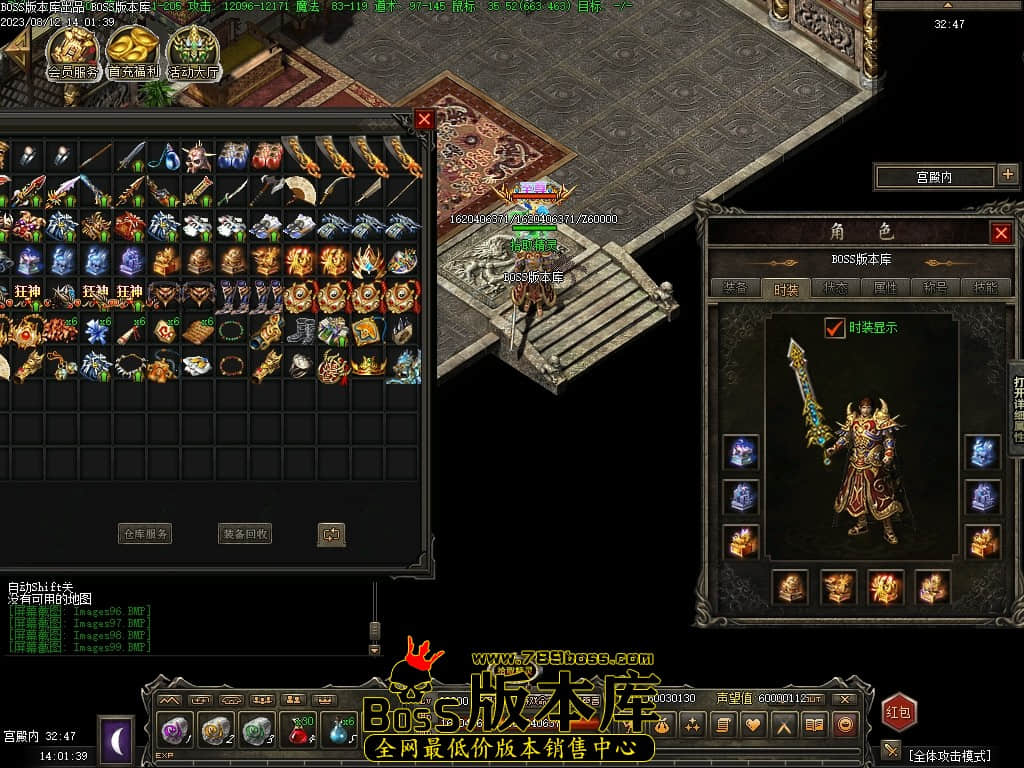The image size is (1024, 768).
Task: Open the 会员服务 member service icon
Action: click(x=74, y=52)
